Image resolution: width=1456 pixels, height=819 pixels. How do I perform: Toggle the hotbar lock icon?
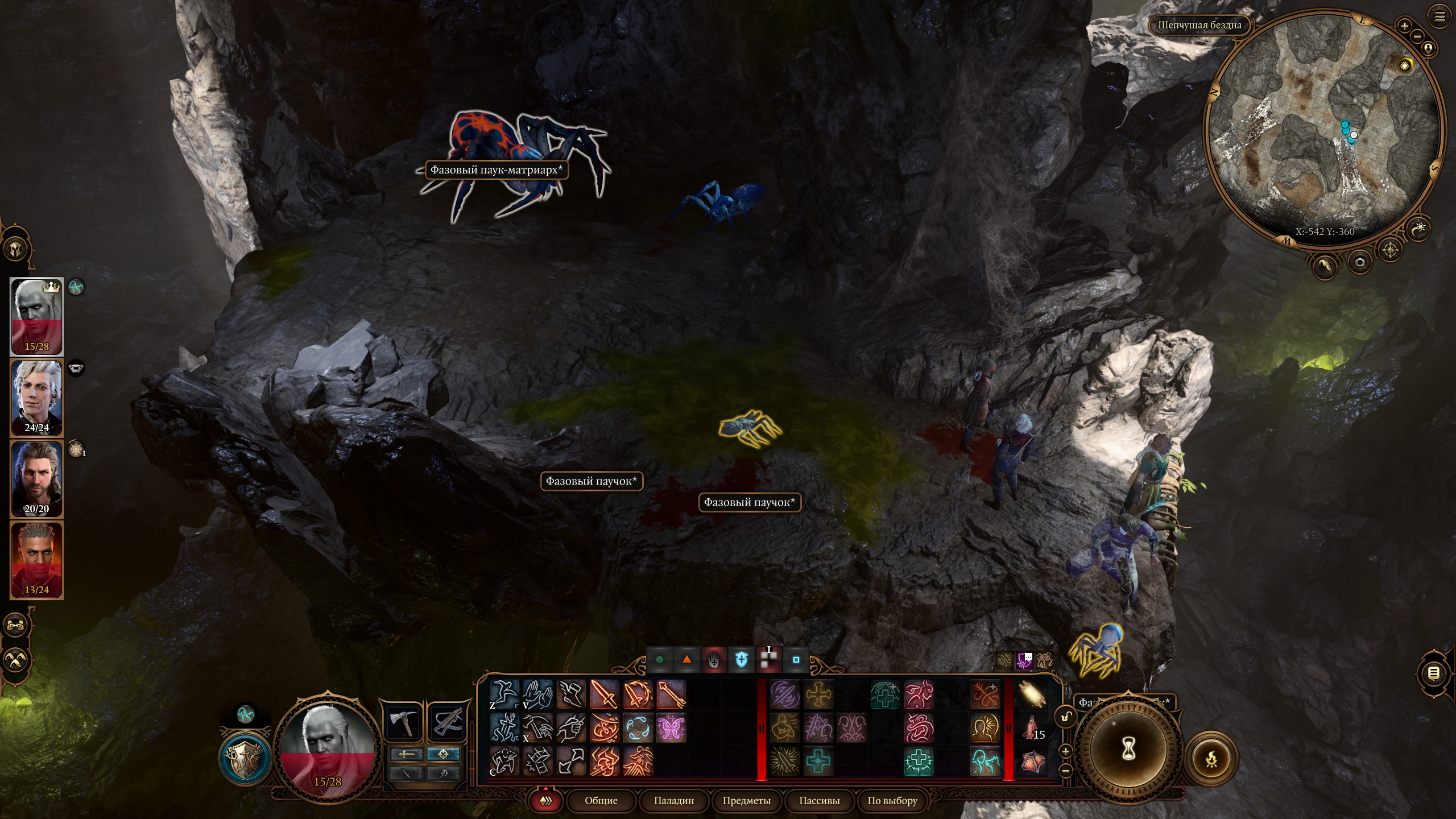click(x=1066, y=717)
